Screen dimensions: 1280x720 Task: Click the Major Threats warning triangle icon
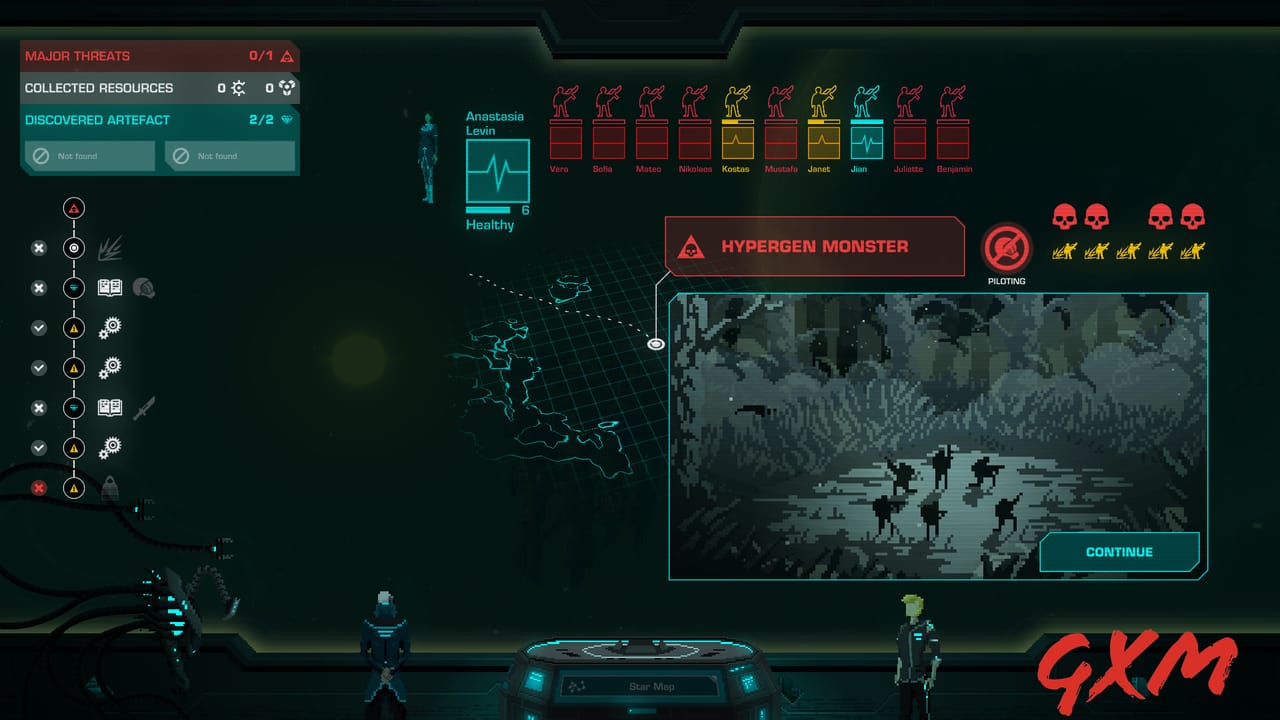click(288, 56)
